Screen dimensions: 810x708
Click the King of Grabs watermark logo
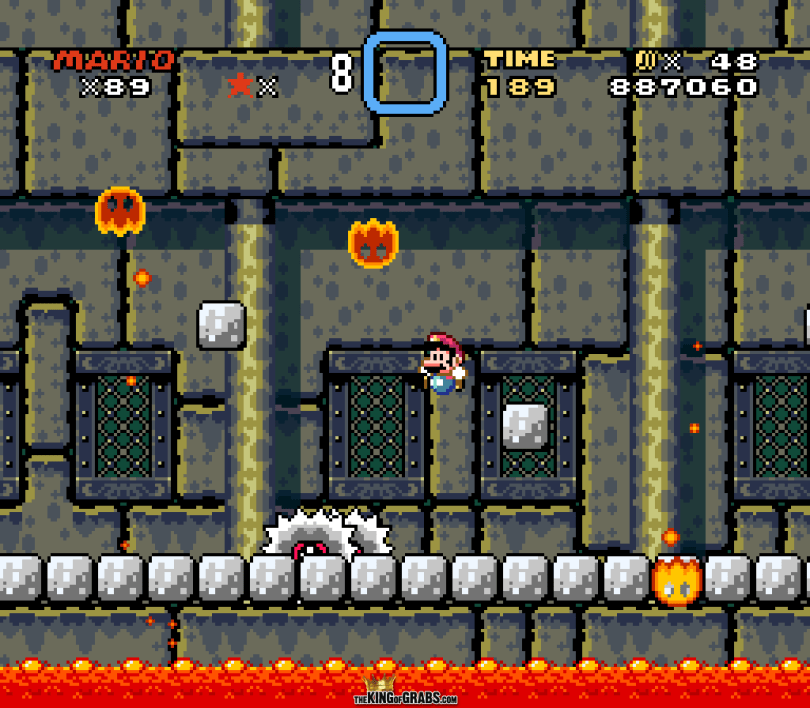point(405,694)
